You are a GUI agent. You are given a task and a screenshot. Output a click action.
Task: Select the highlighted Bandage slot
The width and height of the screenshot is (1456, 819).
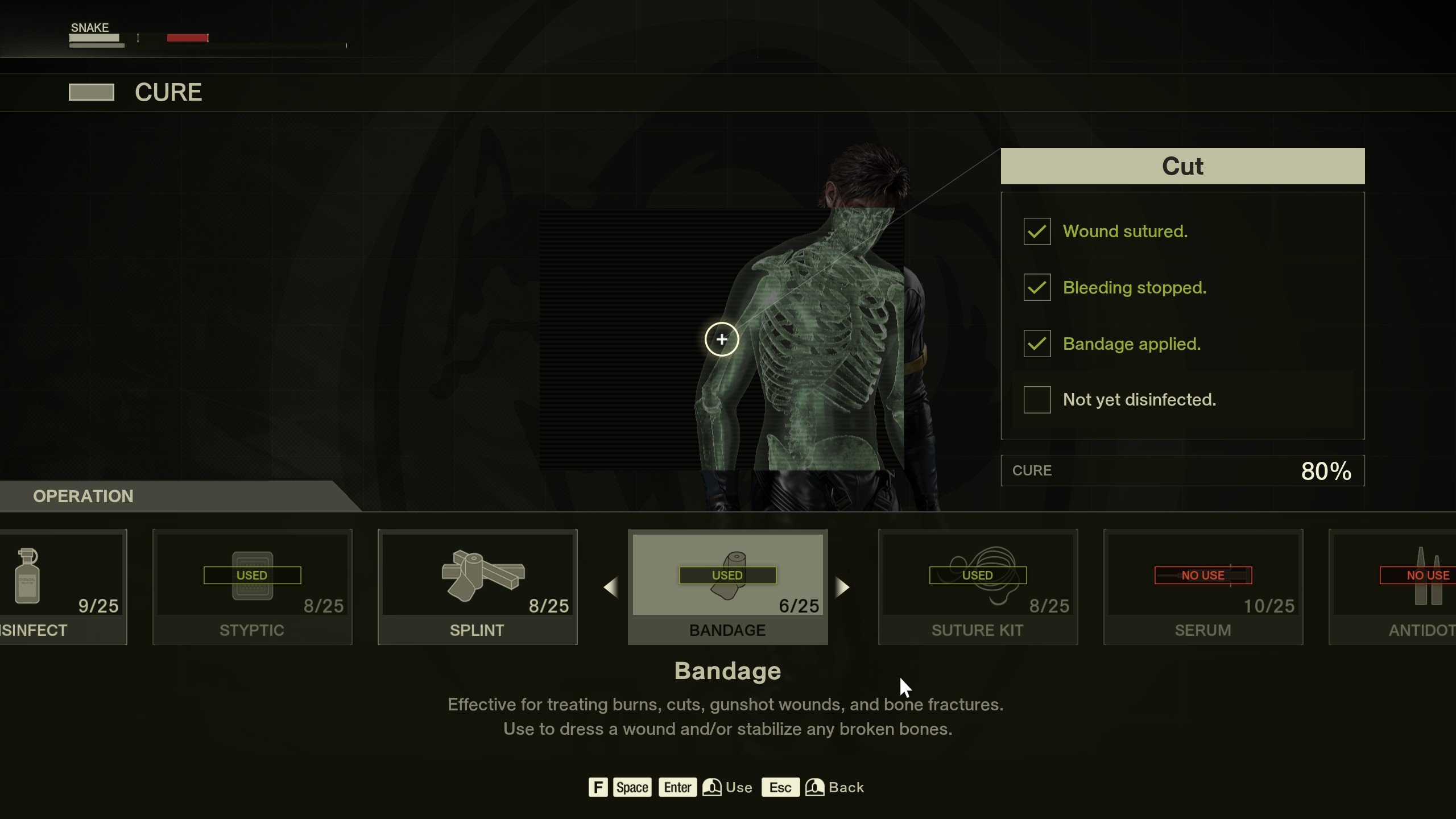[727, 586]
